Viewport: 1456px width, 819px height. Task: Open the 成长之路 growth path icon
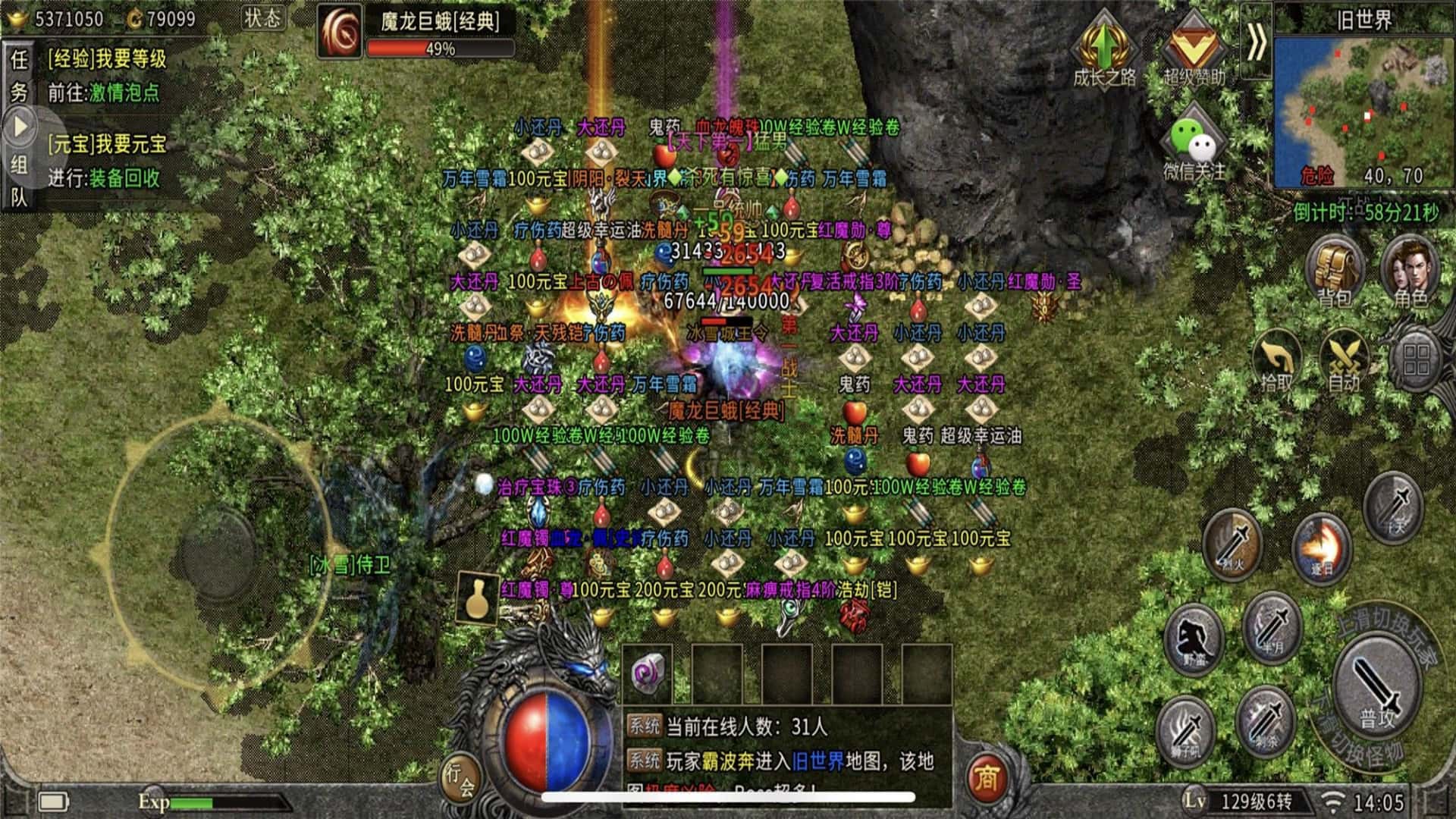[1104, 49]
